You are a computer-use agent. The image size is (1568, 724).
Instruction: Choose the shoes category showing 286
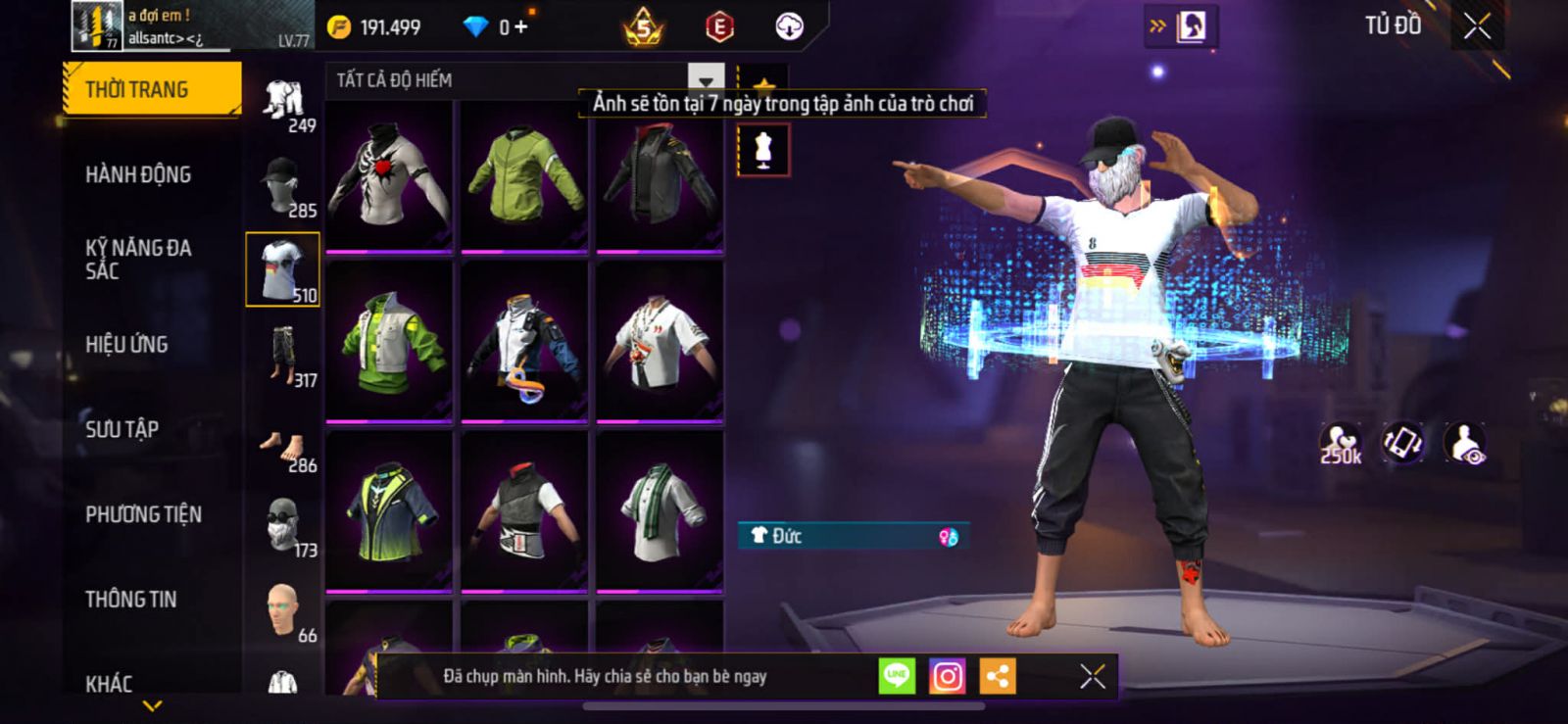click(283, 449)
